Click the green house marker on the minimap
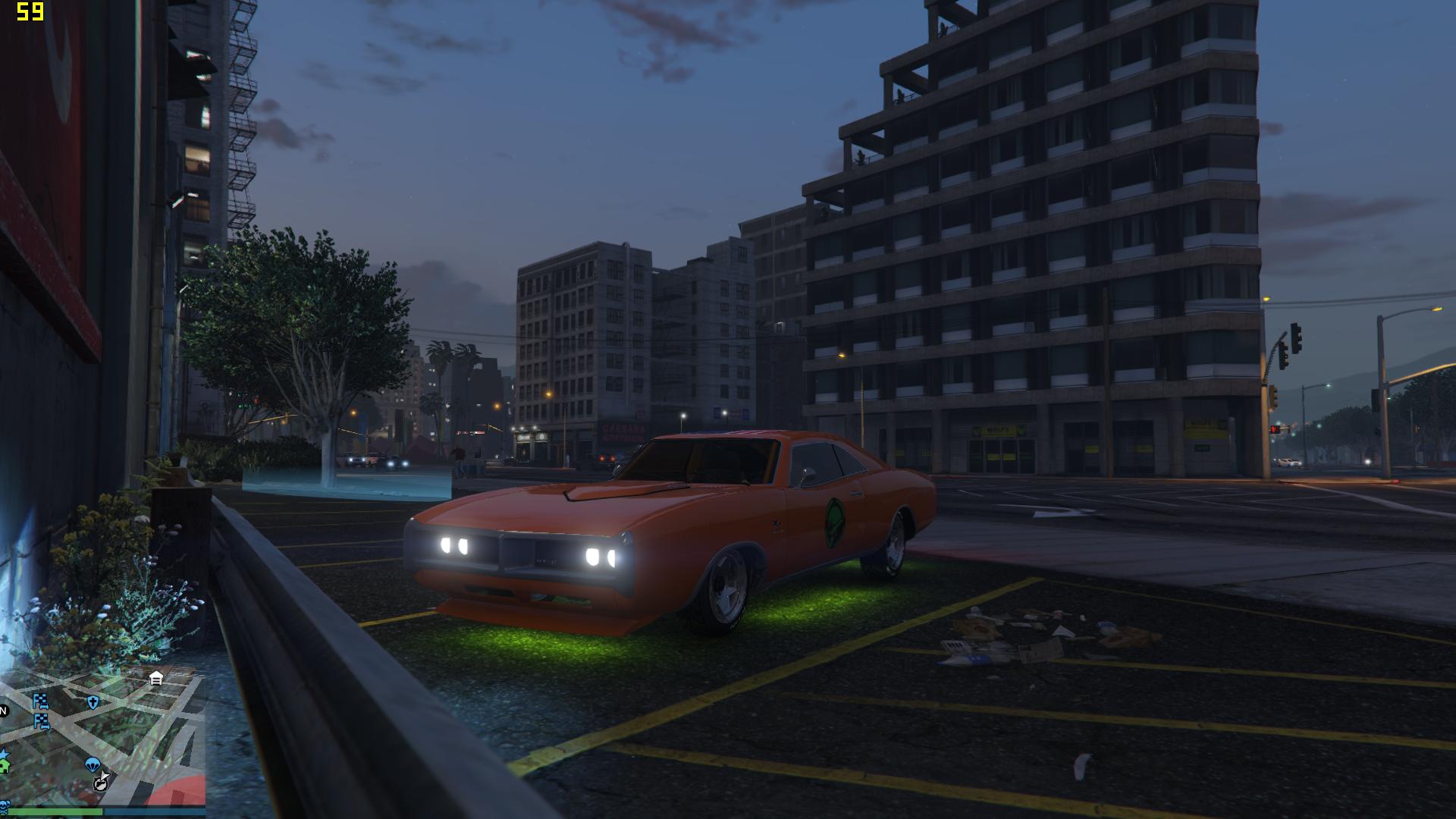The height and width of the screenshot is (819, 1456). coord(3,767)
